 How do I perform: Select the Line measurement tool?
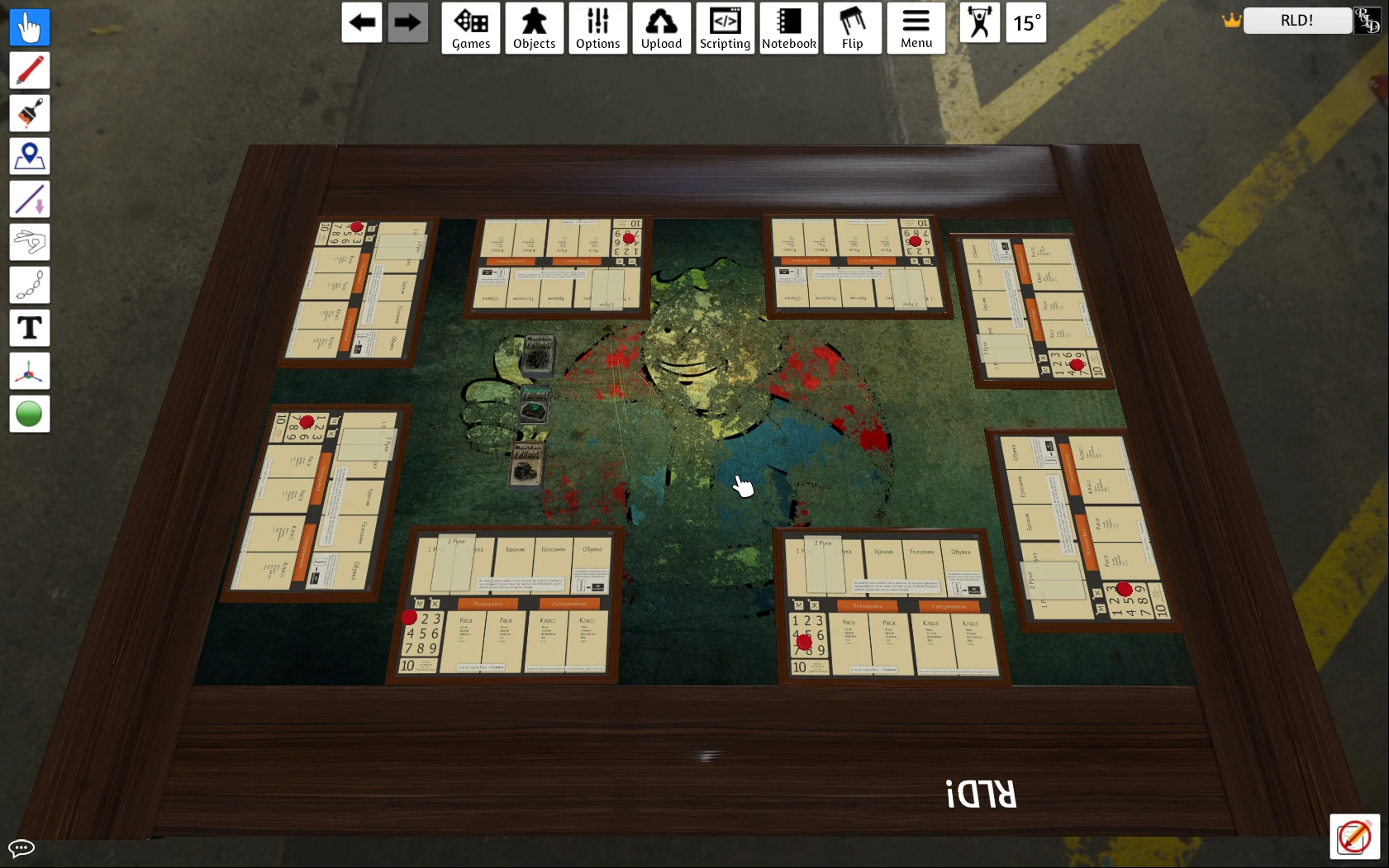(x=29, y=199)
